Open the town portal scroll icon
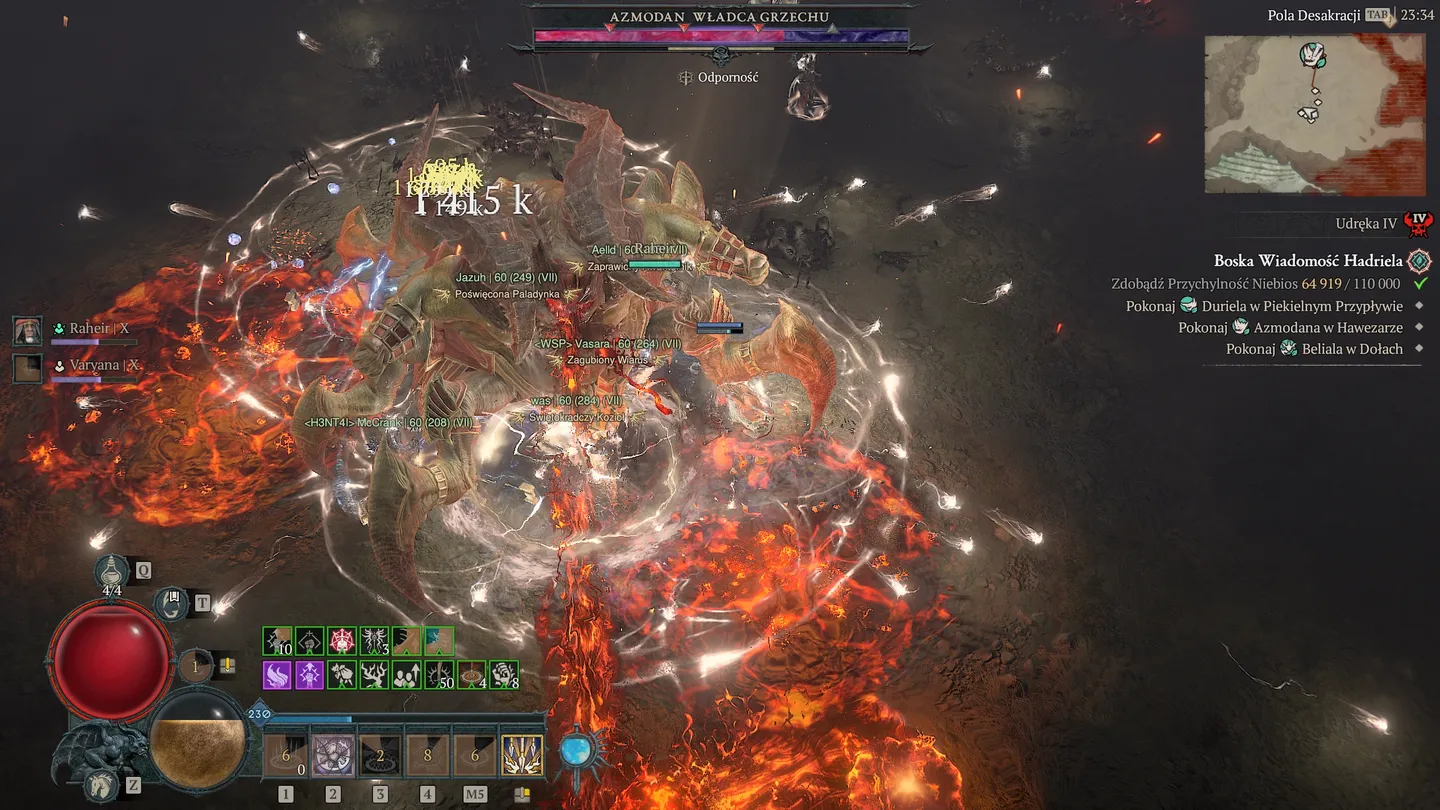 pyautogui.click(x=173, y=603)
